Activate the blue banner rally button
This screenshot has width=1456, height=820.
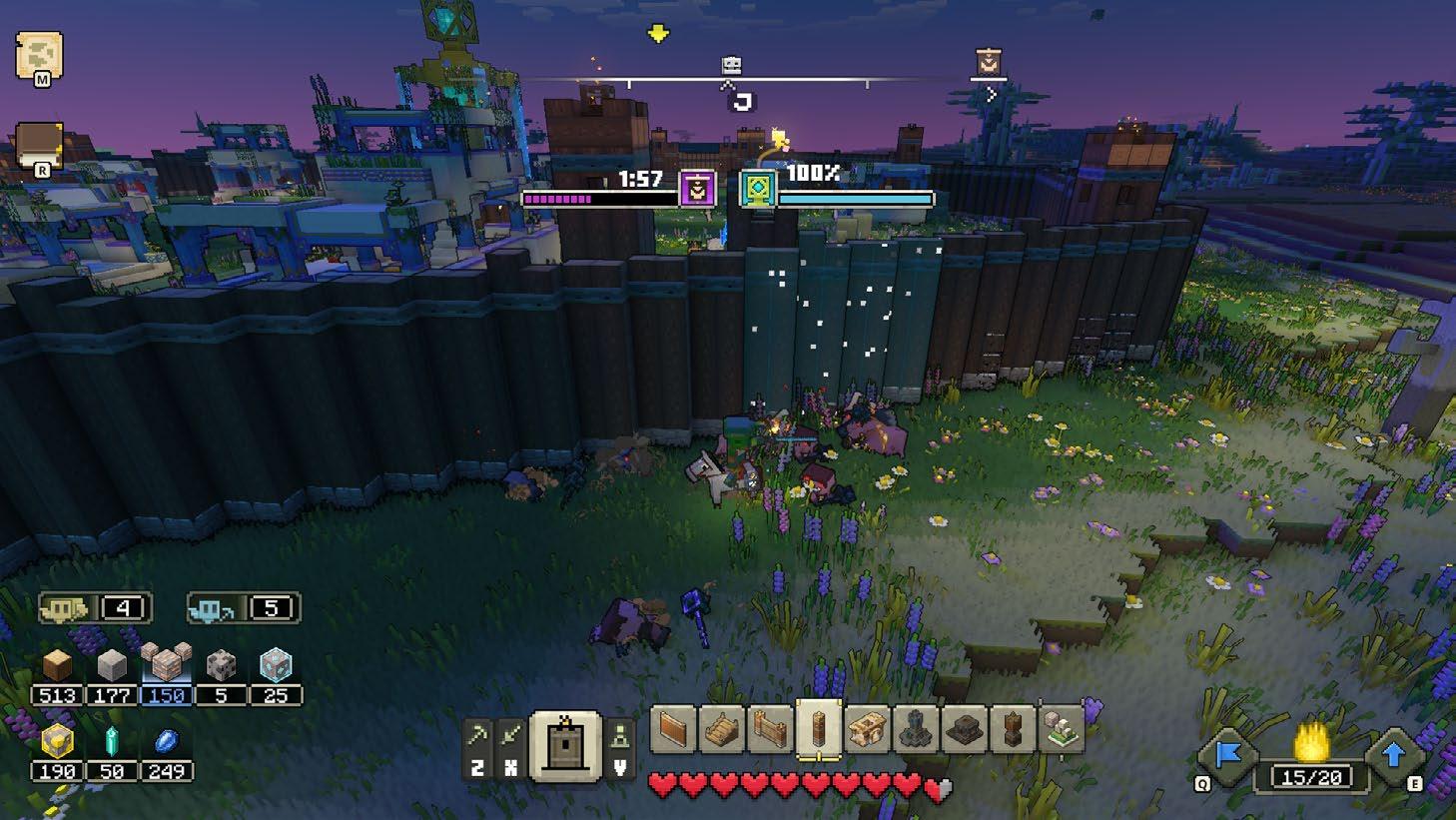[x=1228, y=756]
